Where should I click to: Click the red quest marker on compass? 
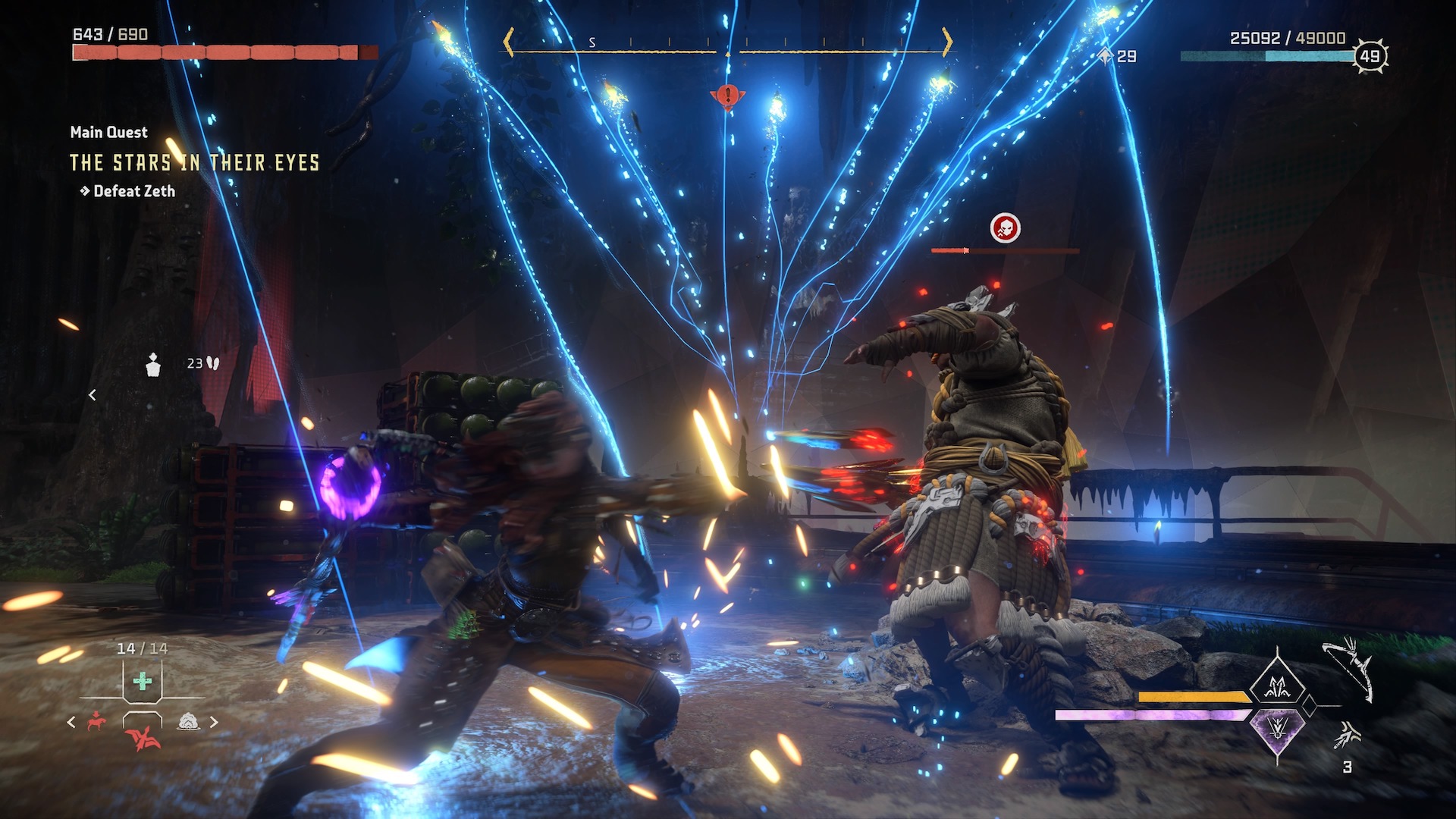[727, 96]
